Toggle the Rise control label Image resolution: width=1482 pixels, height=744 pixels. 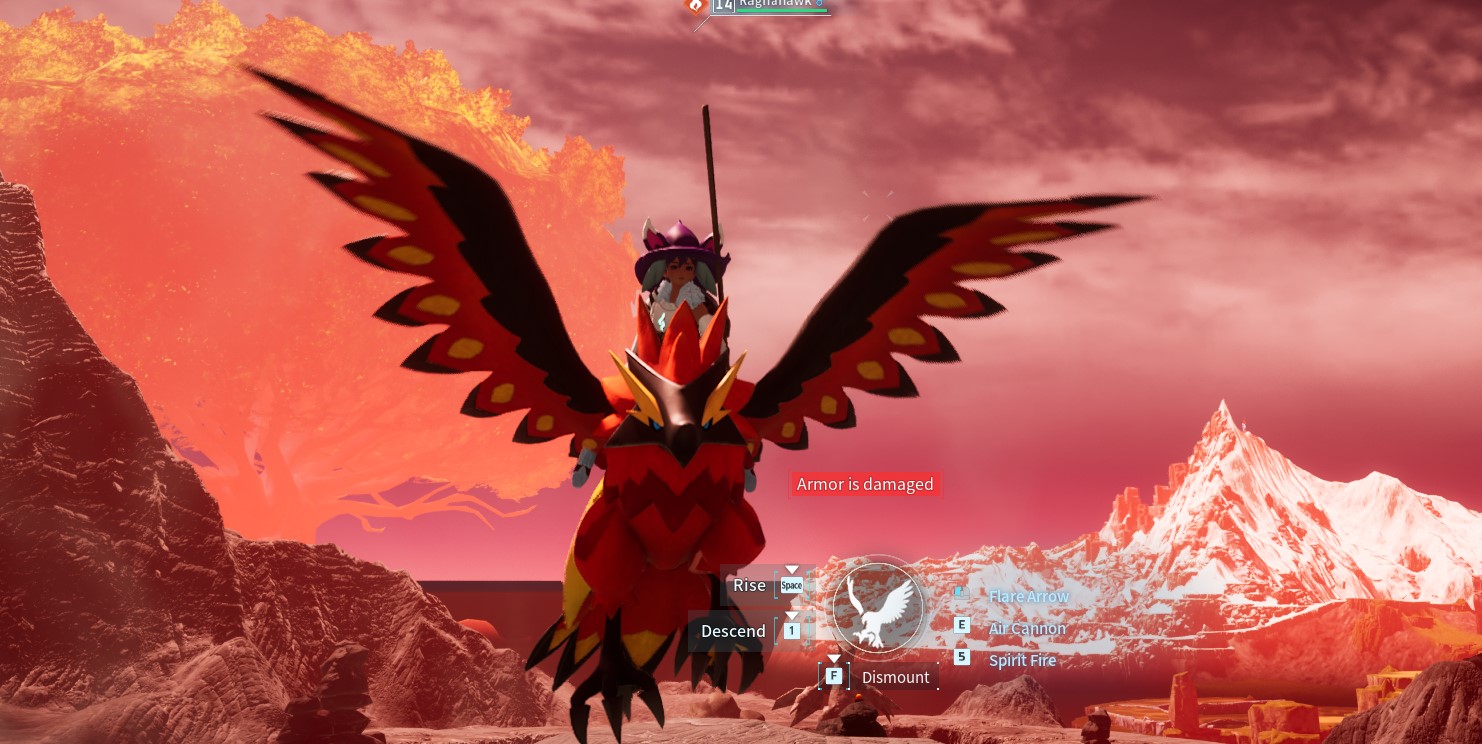click(x=749, y=585)
